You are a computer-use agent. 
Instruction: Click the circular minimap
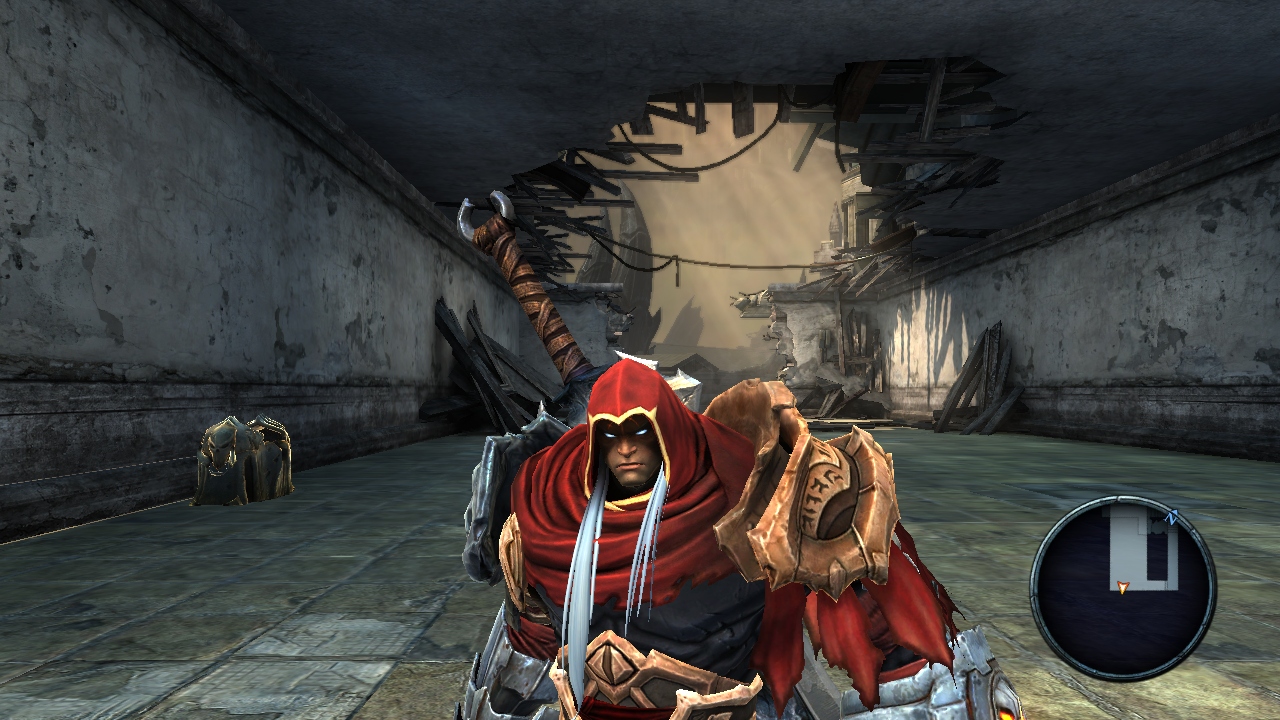pyautogui.click(x=1123, y=588)
